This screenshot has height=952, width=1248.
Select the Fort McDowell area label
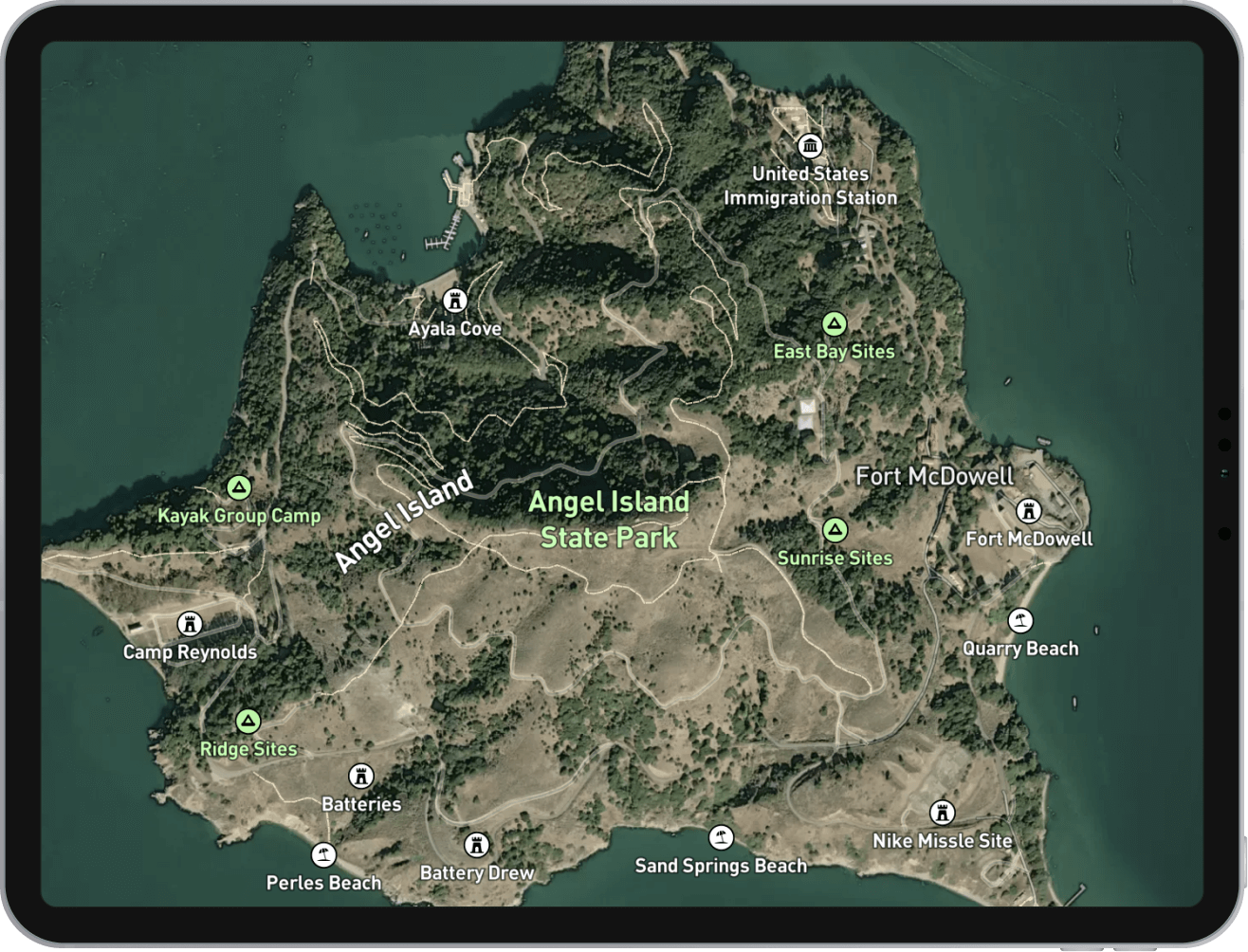pos(936,476)
